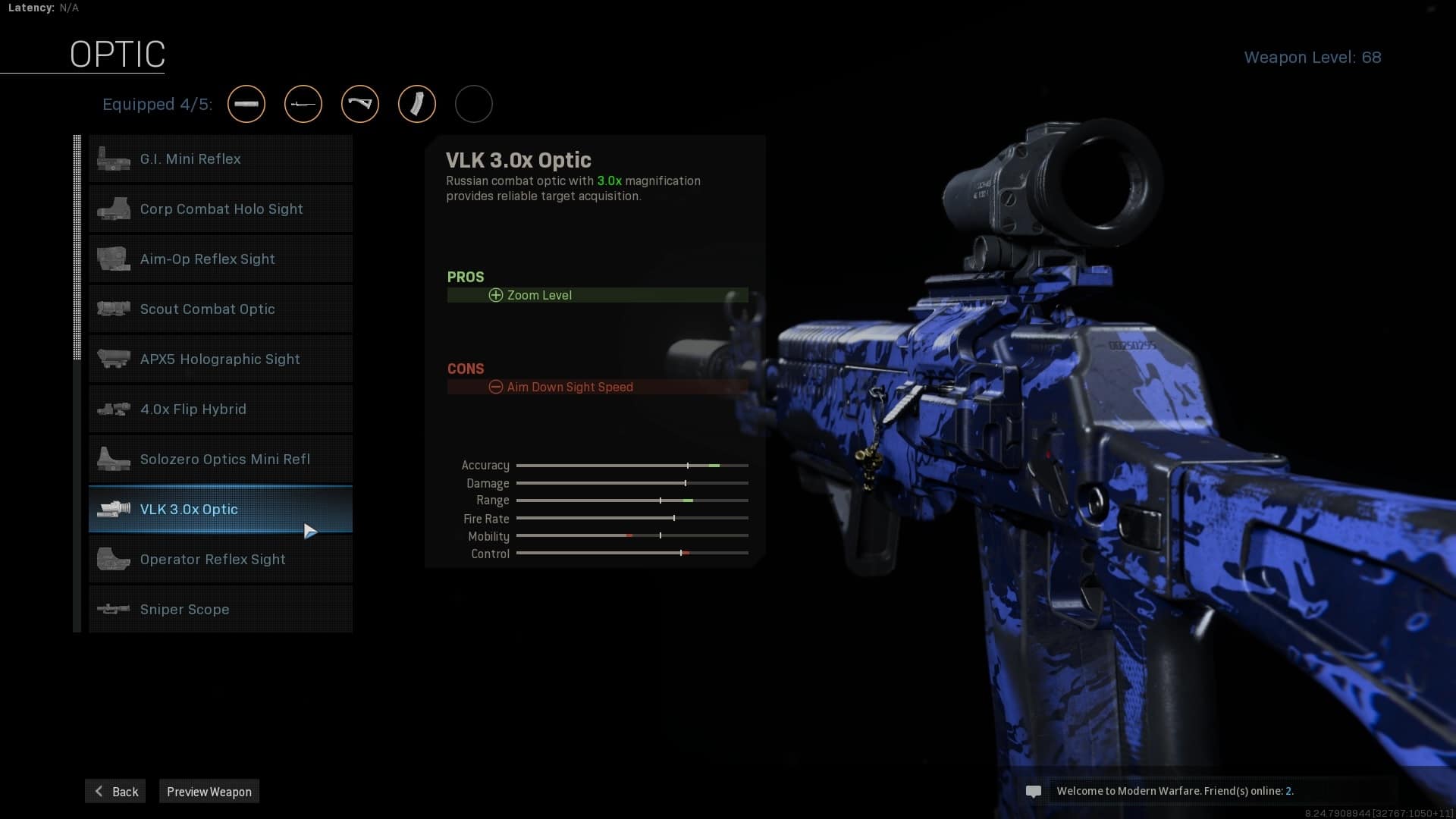
Task: Equip the Aim-Op Reflex Sight
Action: coord(220,259)
